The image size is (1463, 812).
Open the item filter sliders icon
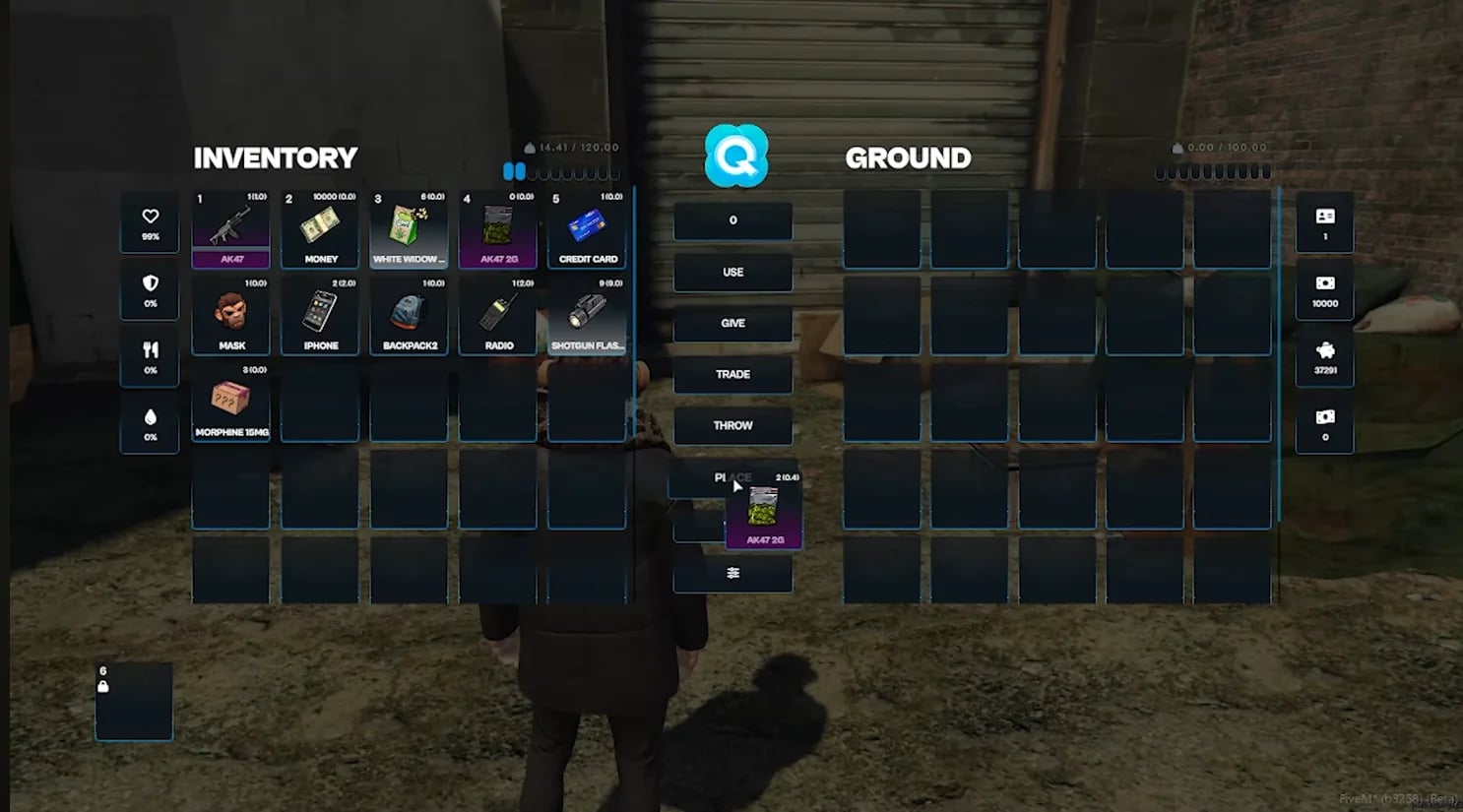[x=732, y=572]
